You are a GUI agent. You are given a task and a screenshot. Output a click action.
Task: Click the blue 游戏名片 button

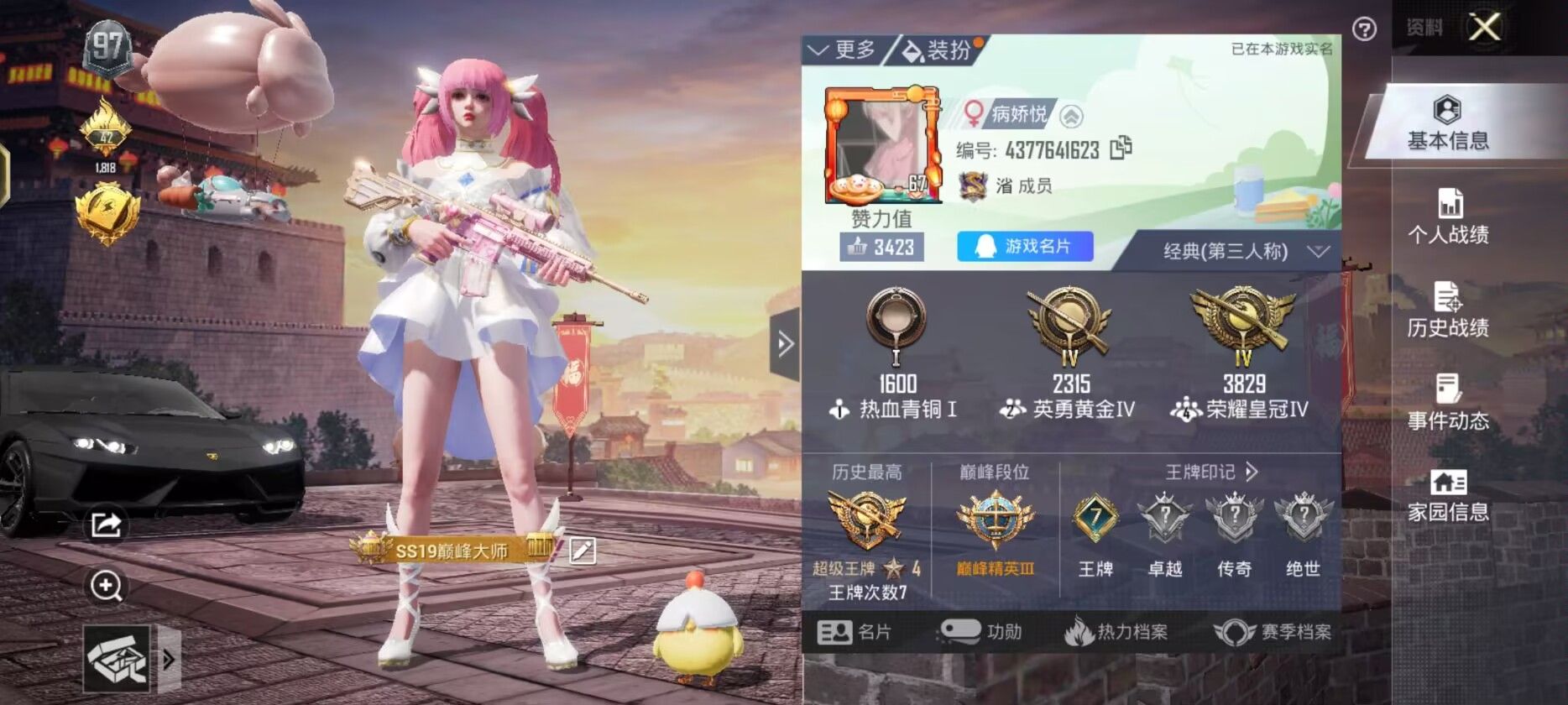point(1026,246)
